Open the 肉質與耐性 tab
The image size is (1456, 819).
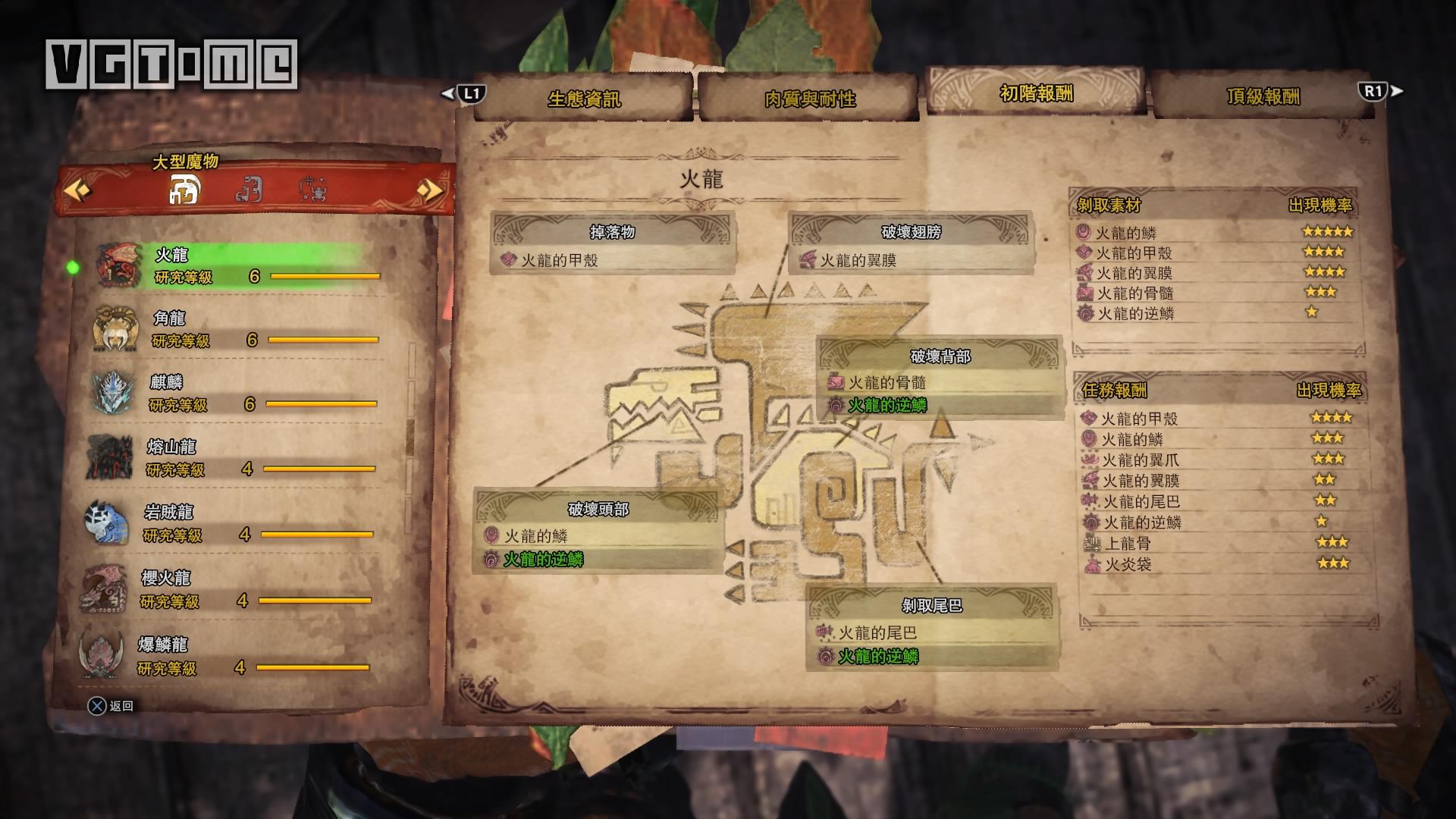(x=809, y=99)
